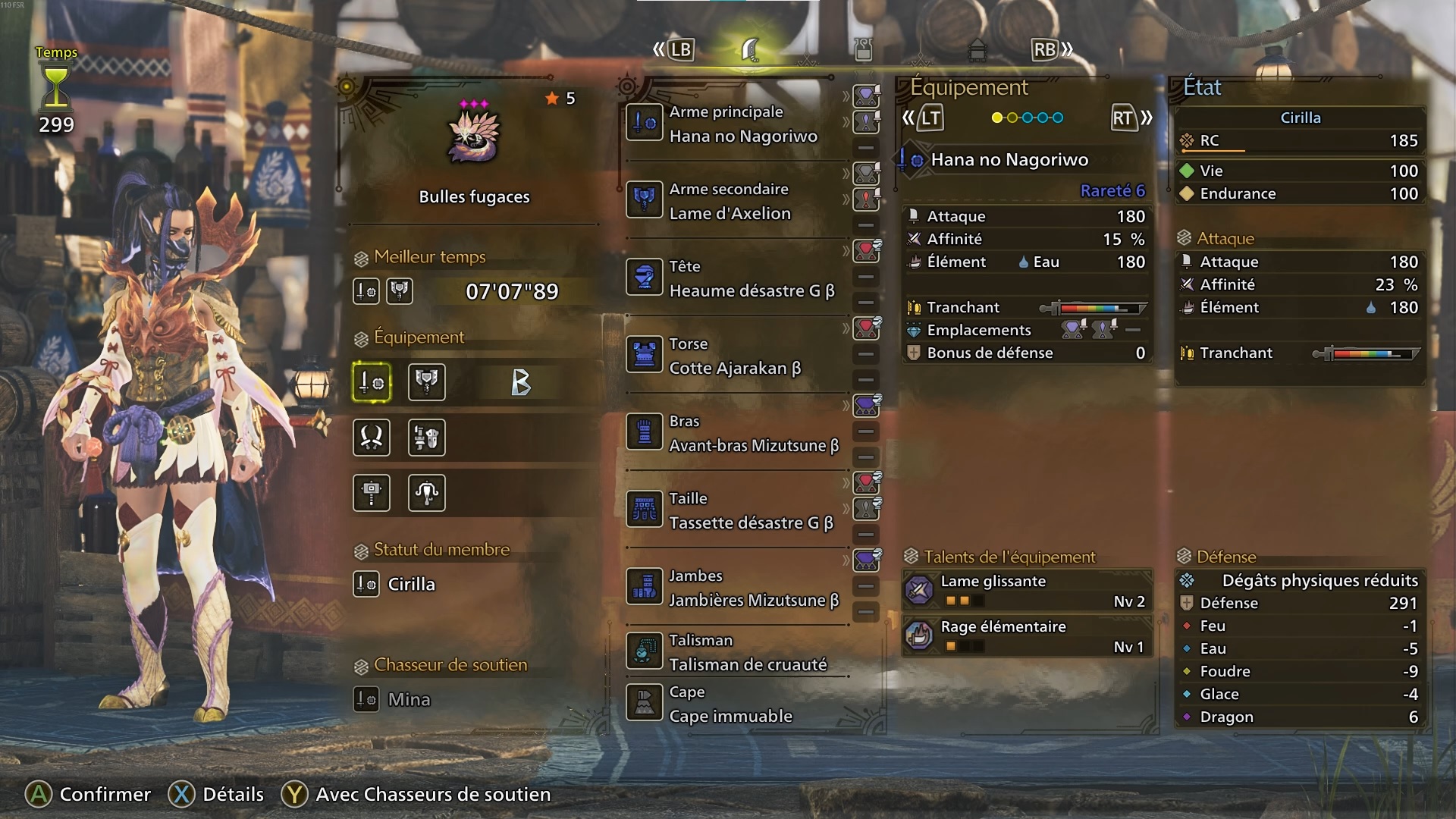Open the Rage élémentaire skill entry

click(1027, 636)
